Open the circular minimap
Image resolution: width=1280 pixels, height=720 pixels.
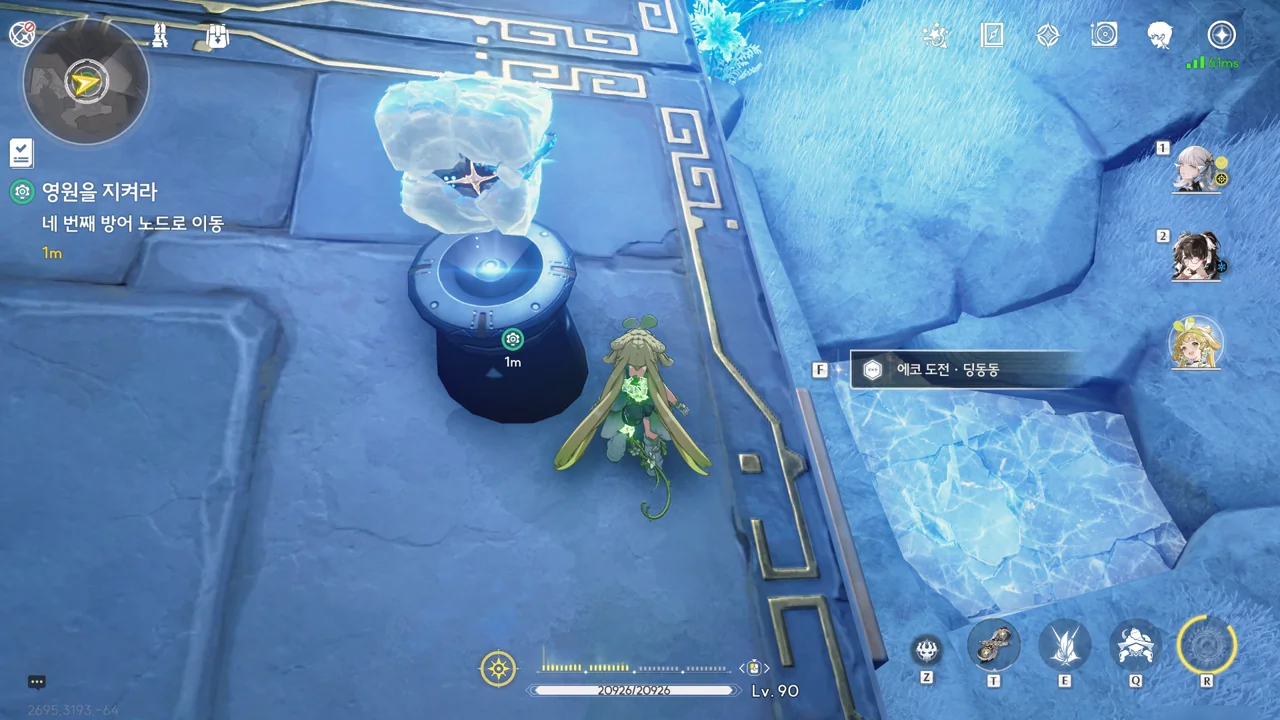tap(86, 82)
